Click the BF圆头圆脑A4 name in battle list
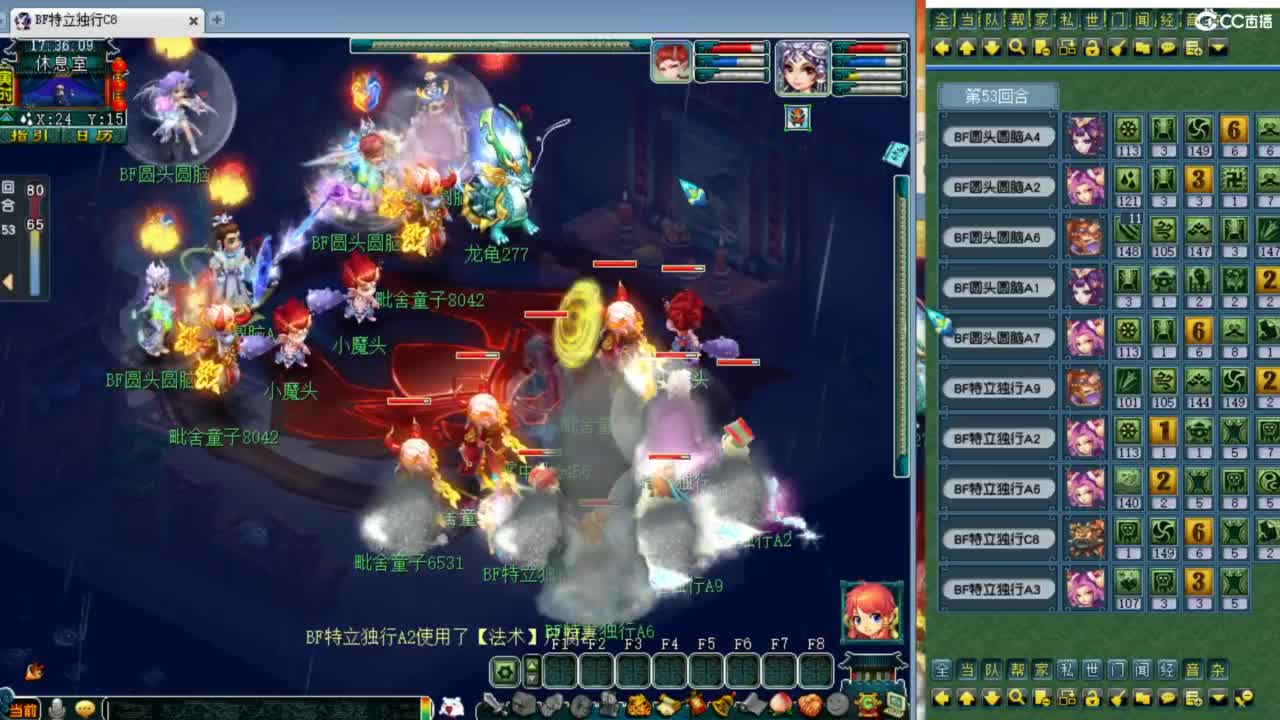Image resolution: width=1280 pixels, height=720 pixels. coord(997,134)
